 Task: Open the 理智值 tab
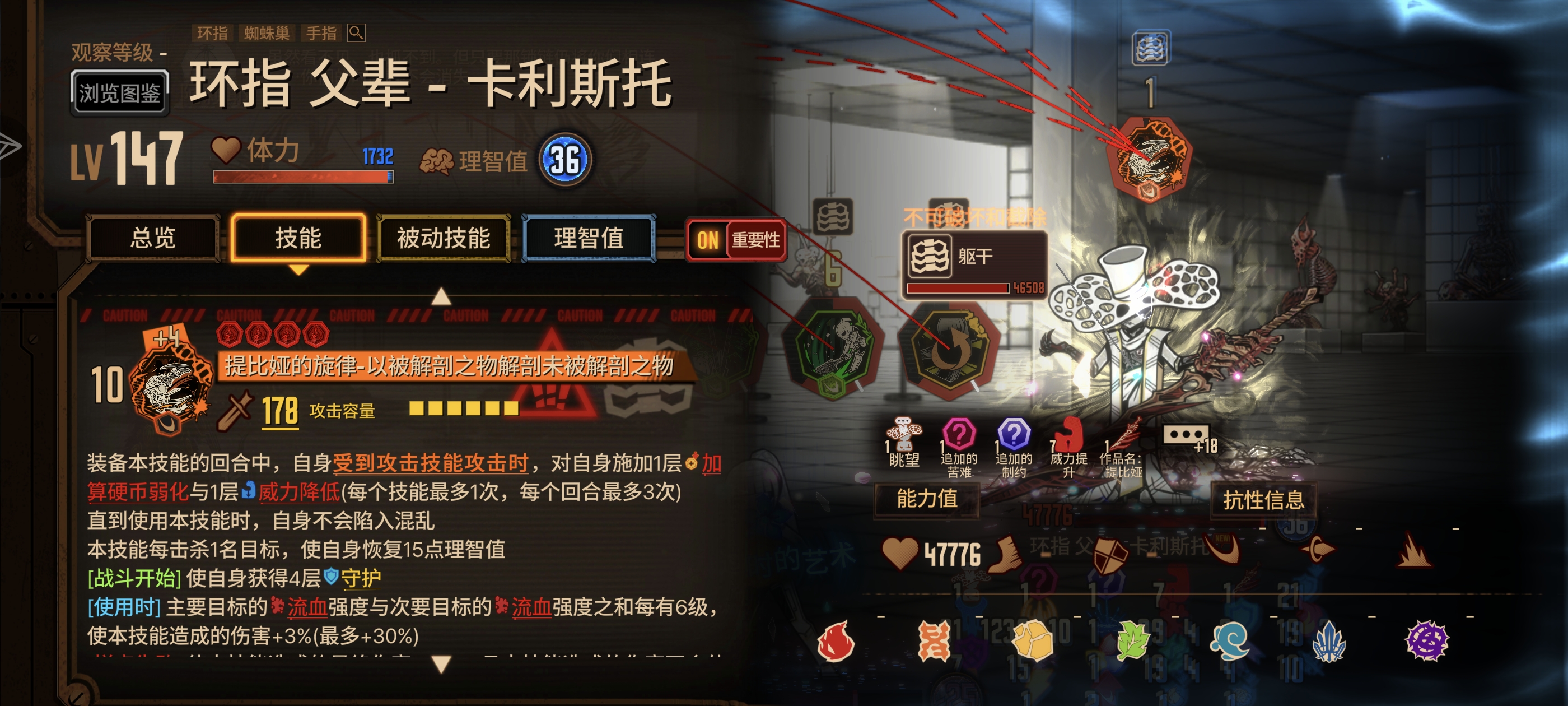click(x=587, y=239)
